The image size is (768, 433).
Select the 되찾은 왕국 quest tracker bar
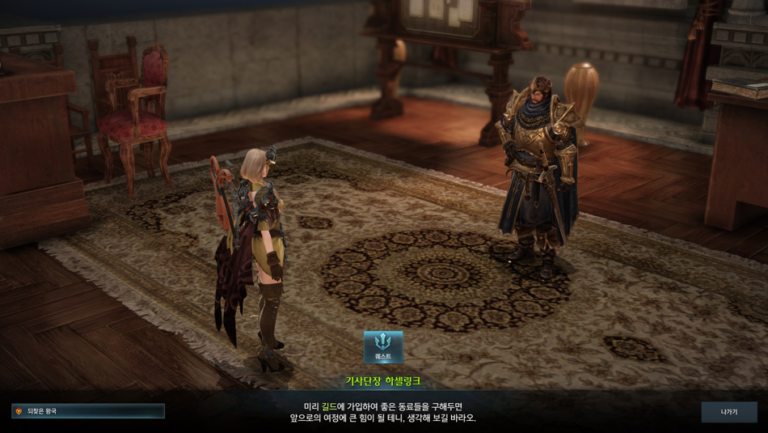tap(88, 410)
